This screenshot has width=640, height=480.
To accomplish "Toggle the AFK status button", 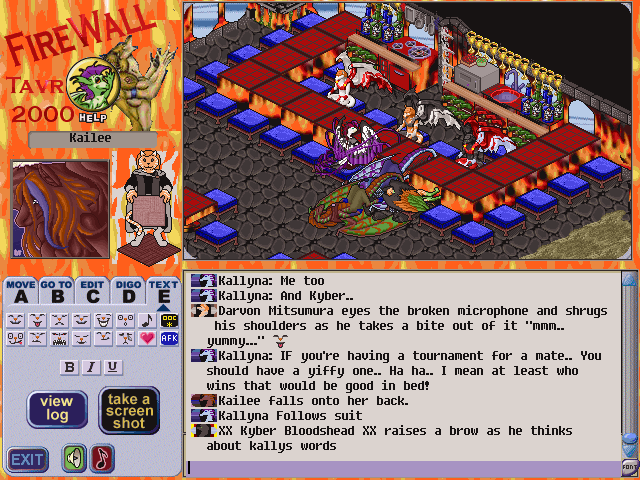I will pyautogui.click(x=169, y=338).
